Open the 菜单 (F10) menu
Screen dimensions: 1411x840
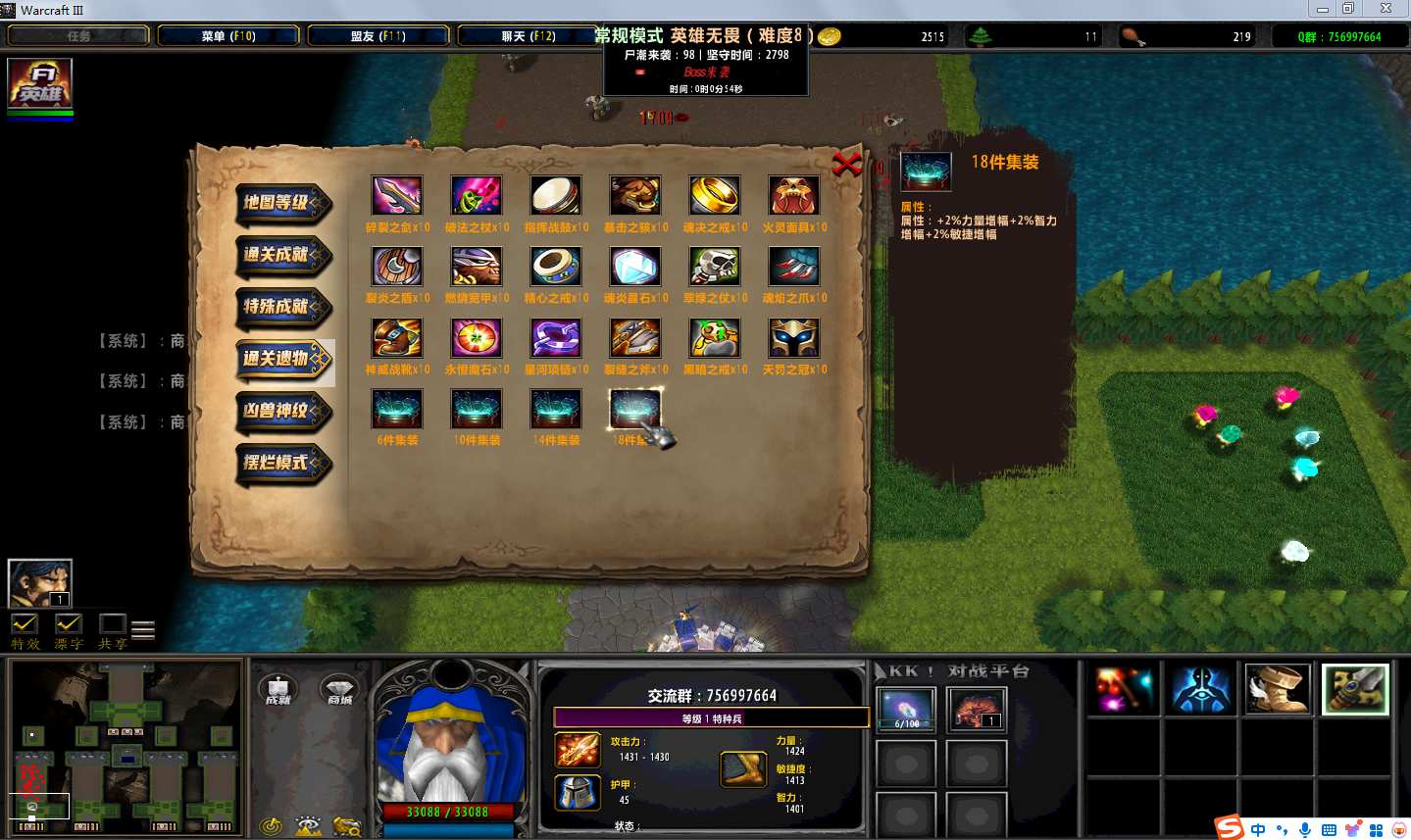pos(228,36)
